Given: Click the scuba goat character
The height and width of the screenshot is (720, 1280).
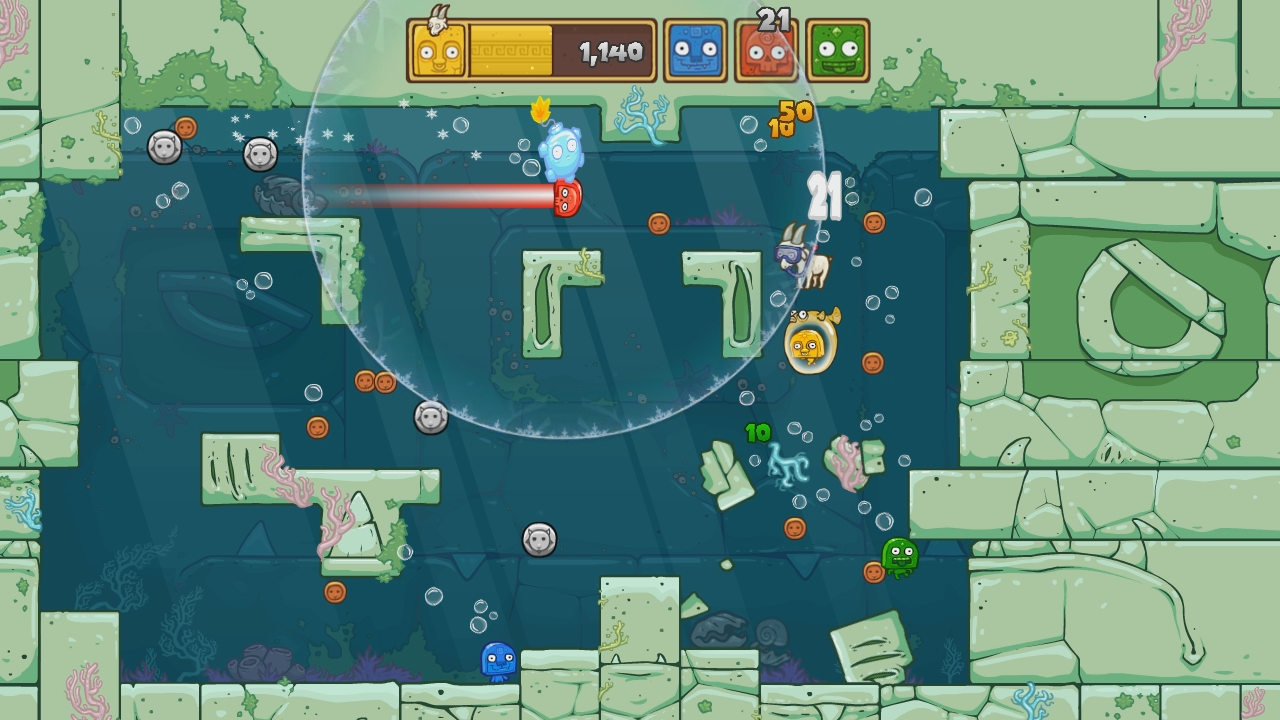Looking at the screenshot, I should [x=803, y=259].
